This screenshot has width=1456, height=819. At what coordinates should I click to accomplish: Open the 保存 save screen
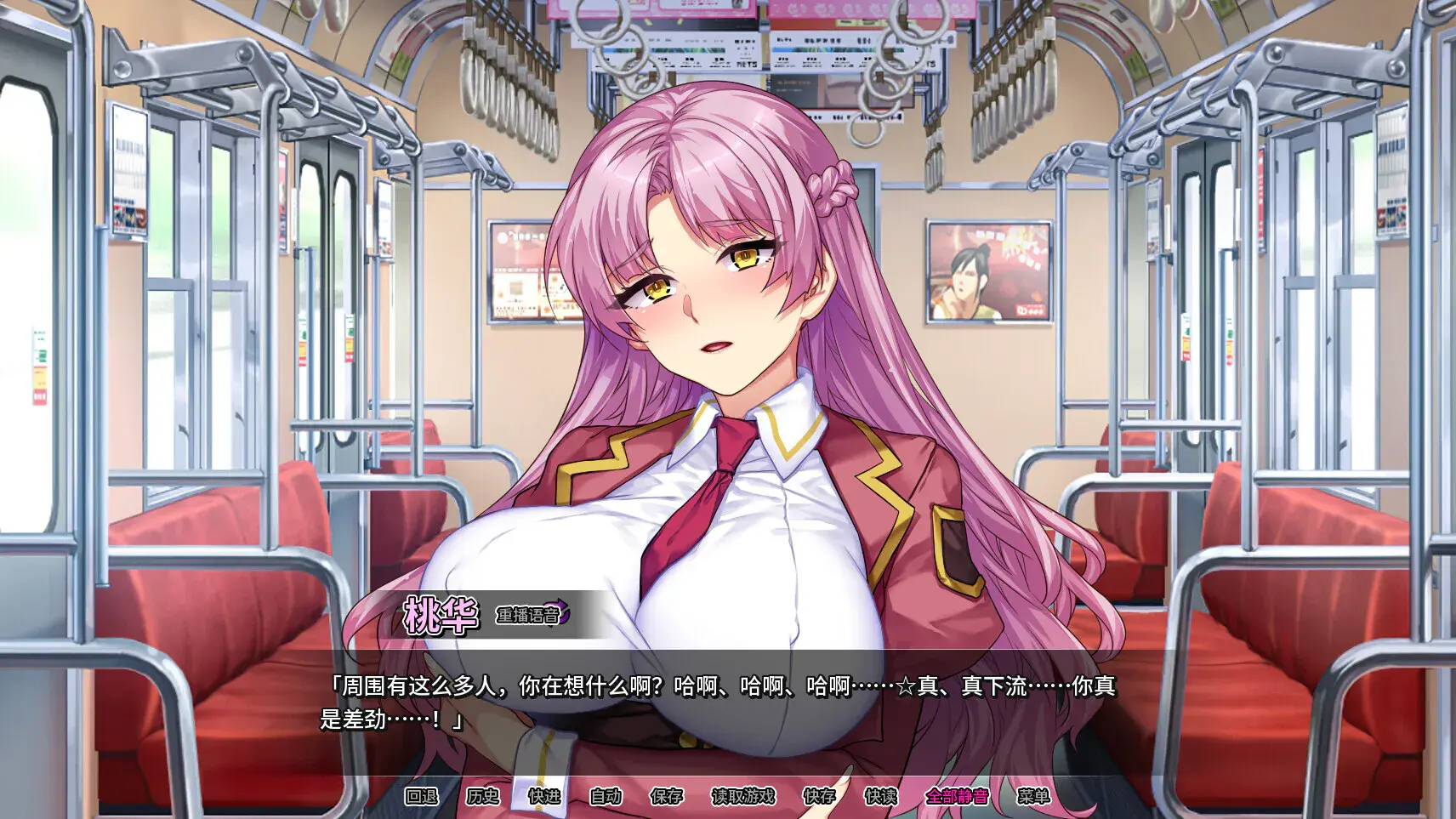(666, 799)
